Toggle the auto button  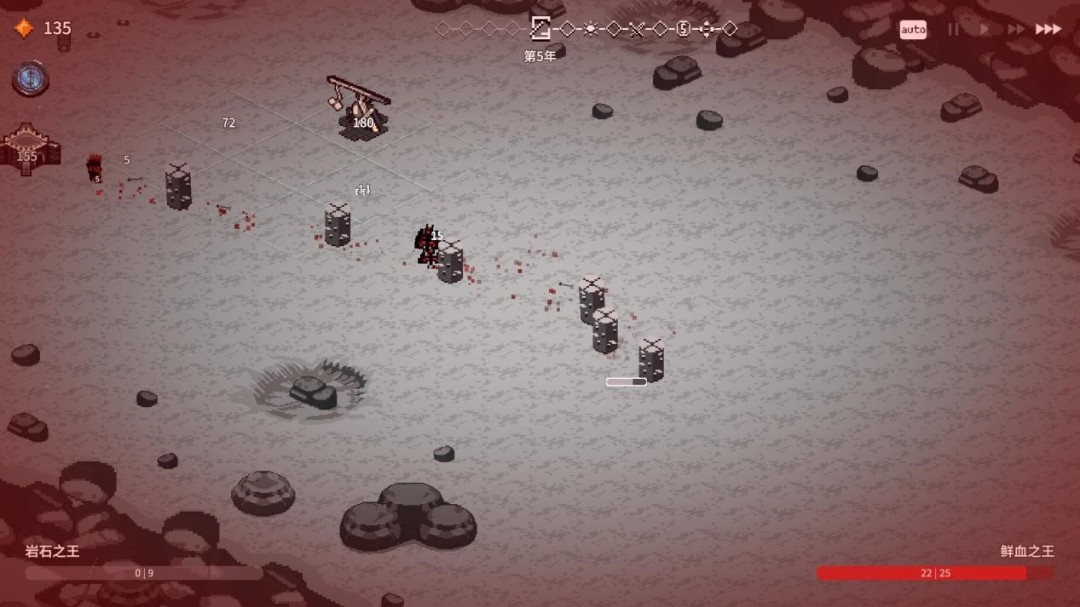[x=913, y=29]
